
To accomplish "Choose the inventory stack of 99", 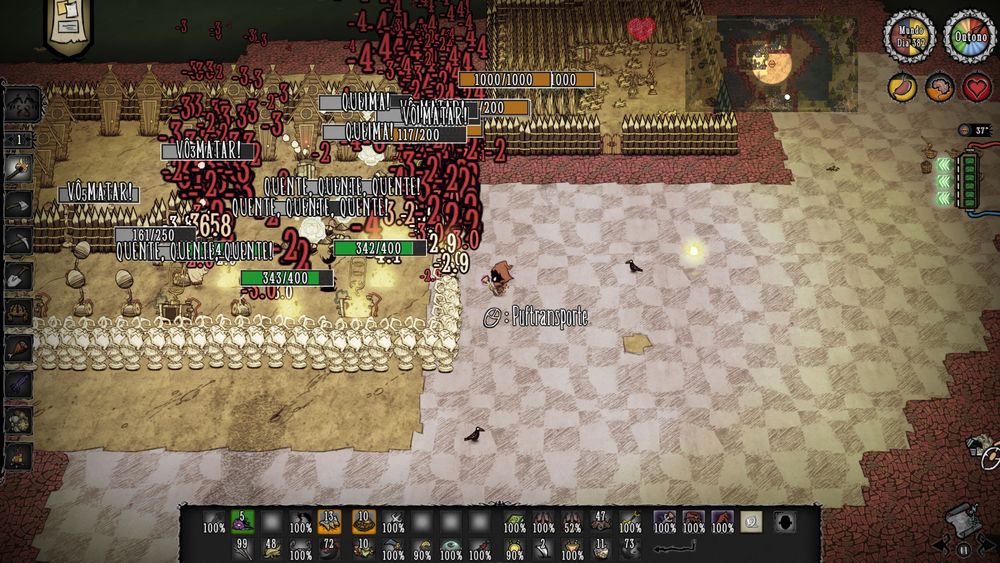I will click(x=243, y=548).
